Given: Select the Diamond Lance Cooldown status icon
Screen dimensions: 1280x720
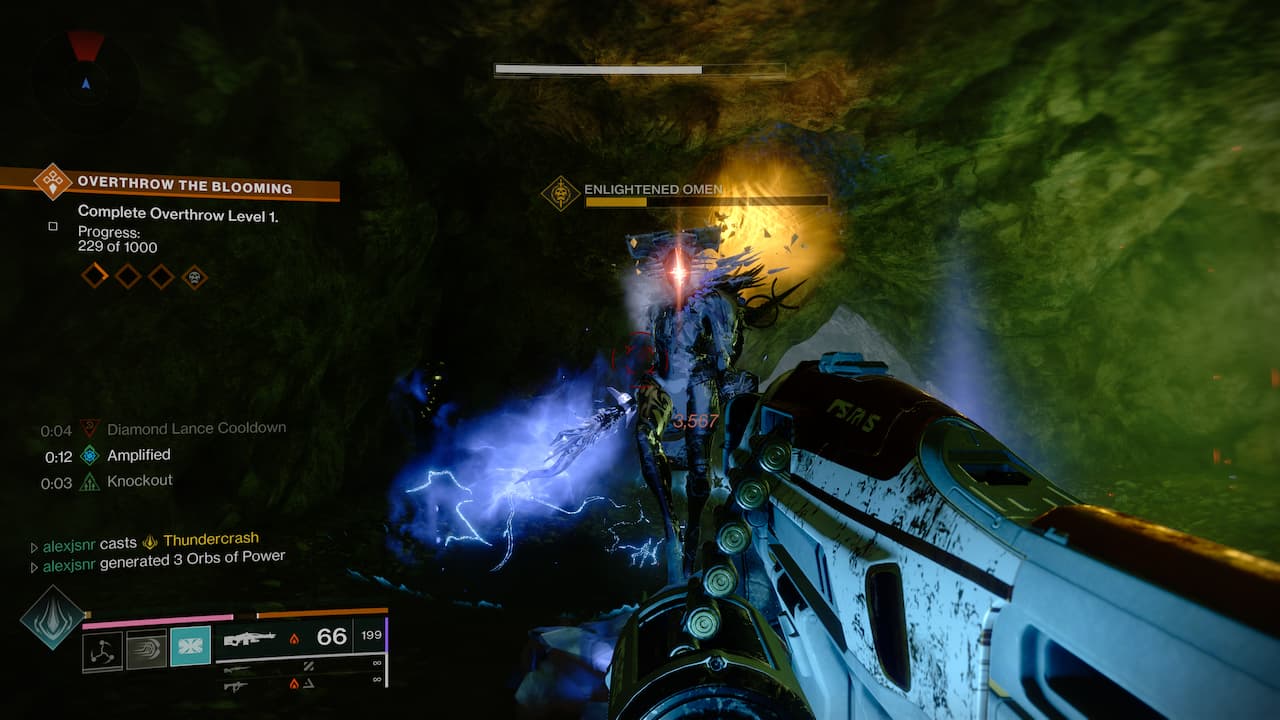Looking at the screenshot, I should 90,429.
